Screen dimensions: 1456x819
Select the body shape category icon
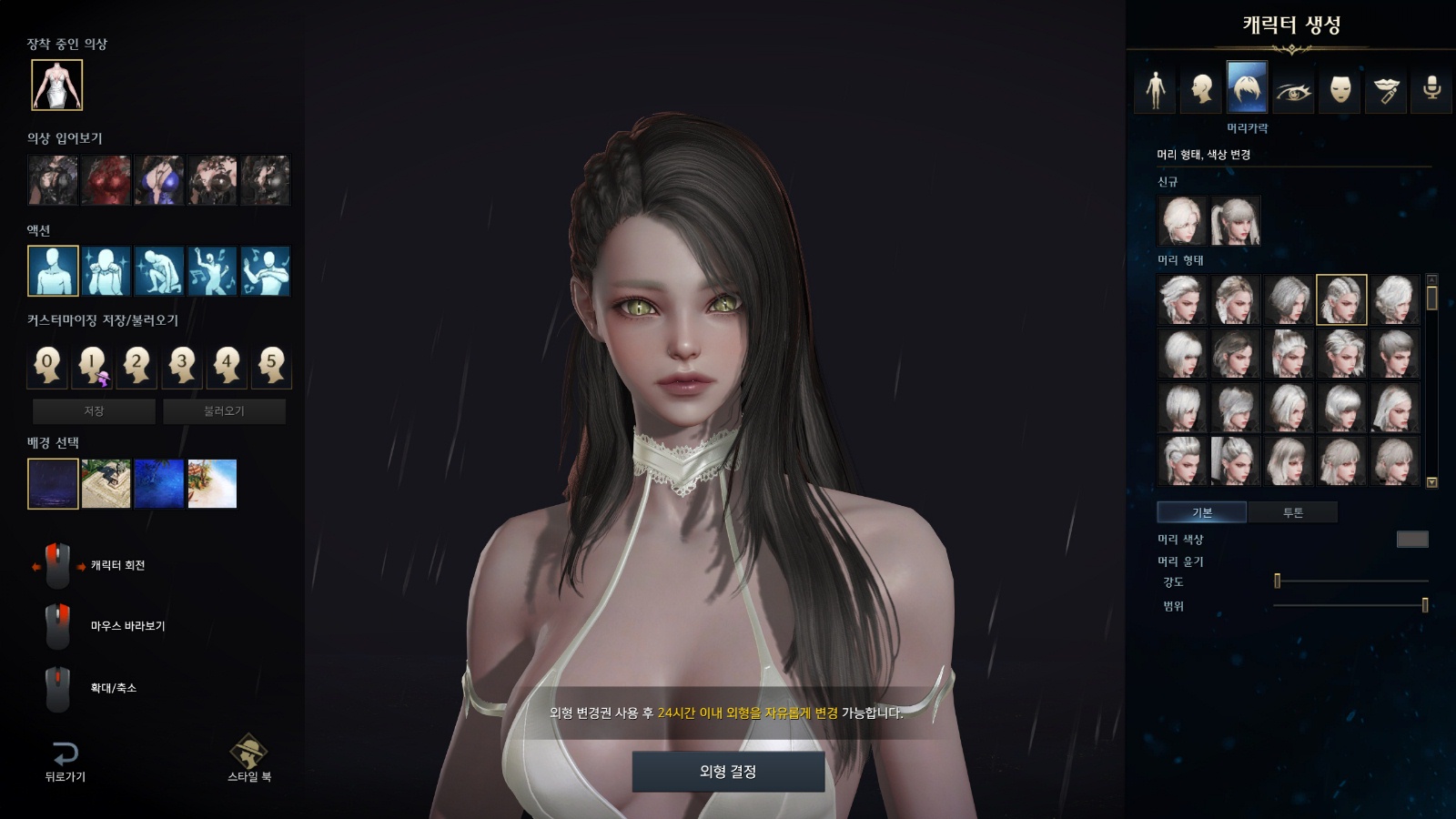[1155, 89]
